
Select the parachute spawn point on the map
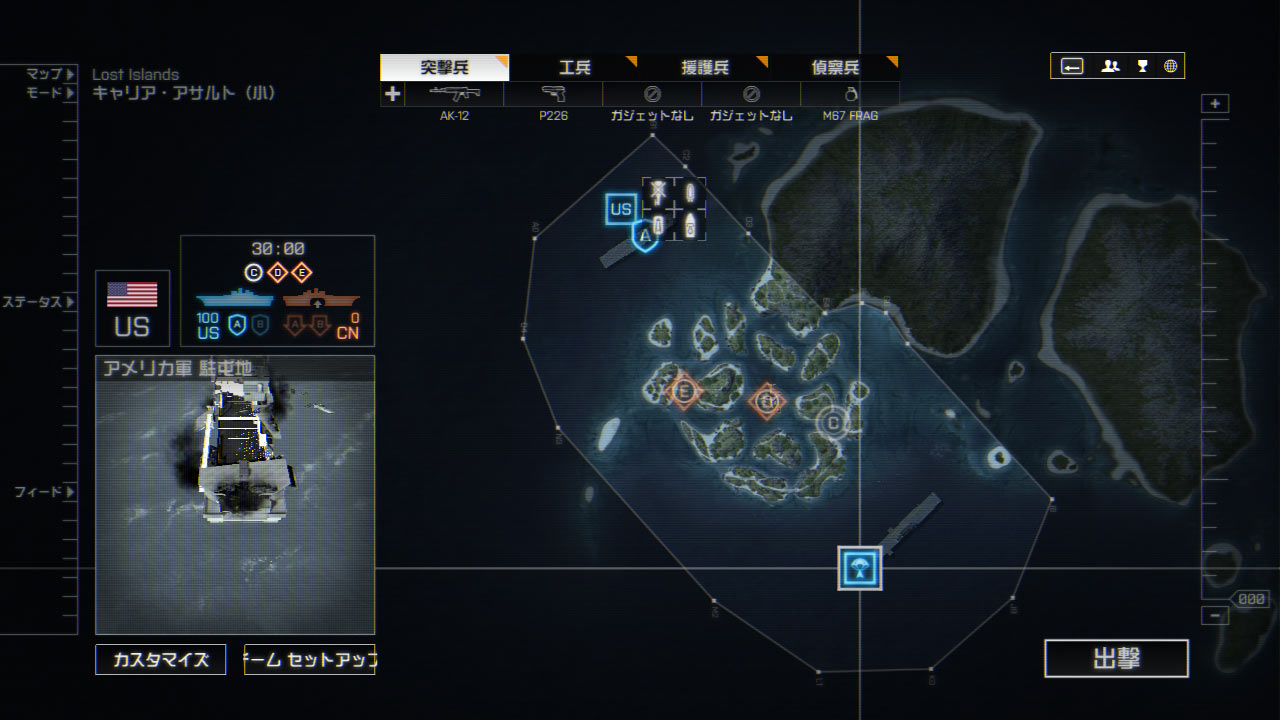click(x=860, y=568)
